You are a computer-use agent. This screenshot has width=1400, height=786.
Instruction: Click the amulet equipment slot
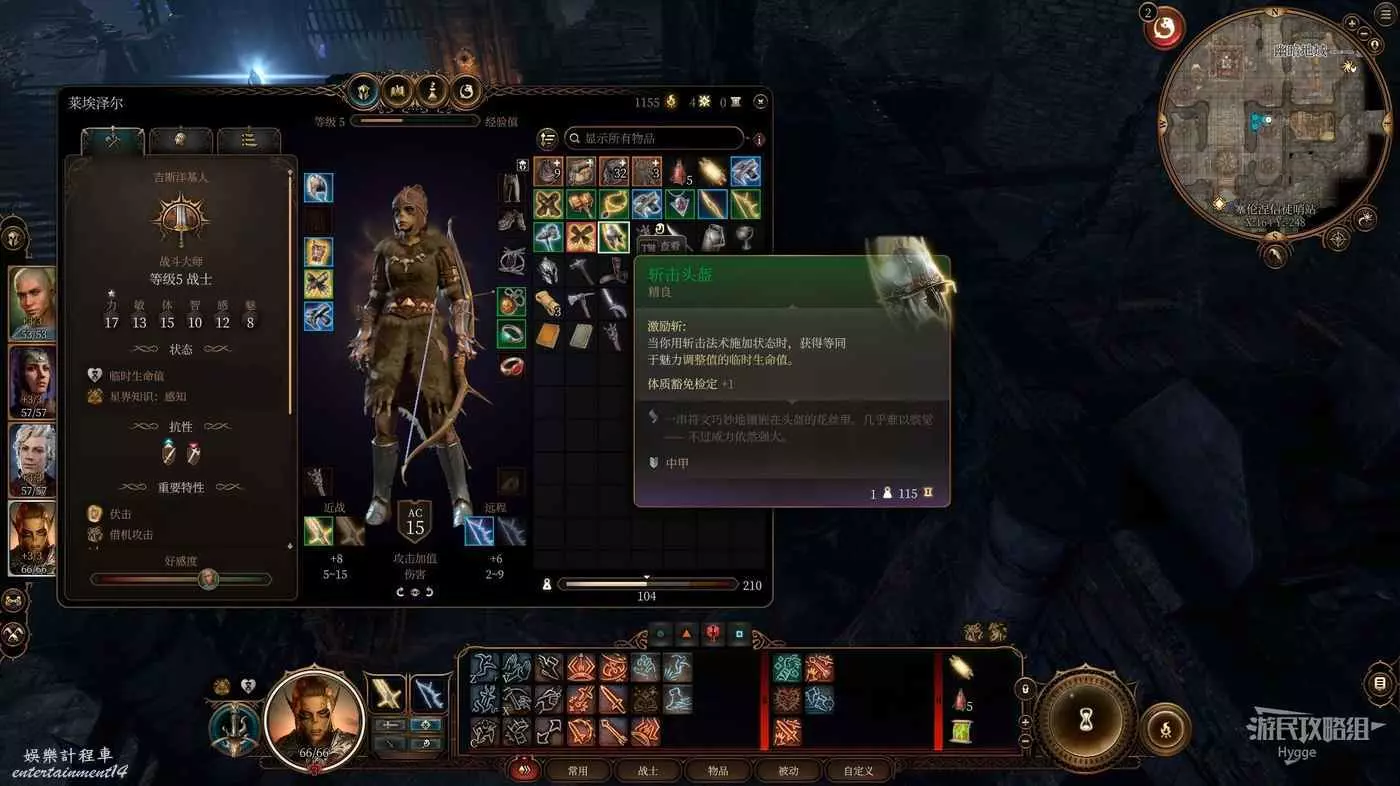(x=512, y=302)
